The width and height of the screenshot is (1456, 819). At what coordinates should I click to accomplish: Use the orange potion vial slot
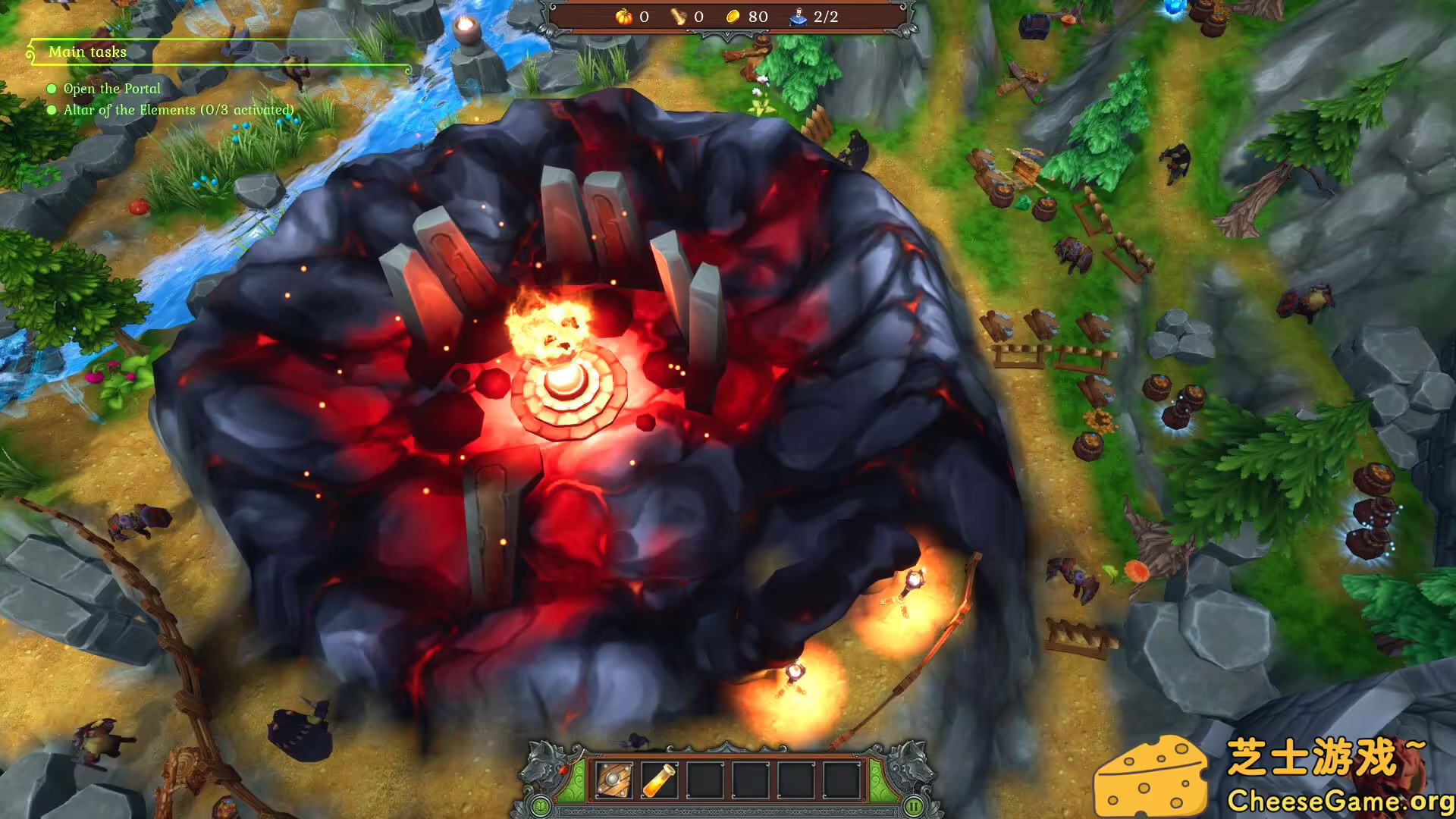pos(659,780)
